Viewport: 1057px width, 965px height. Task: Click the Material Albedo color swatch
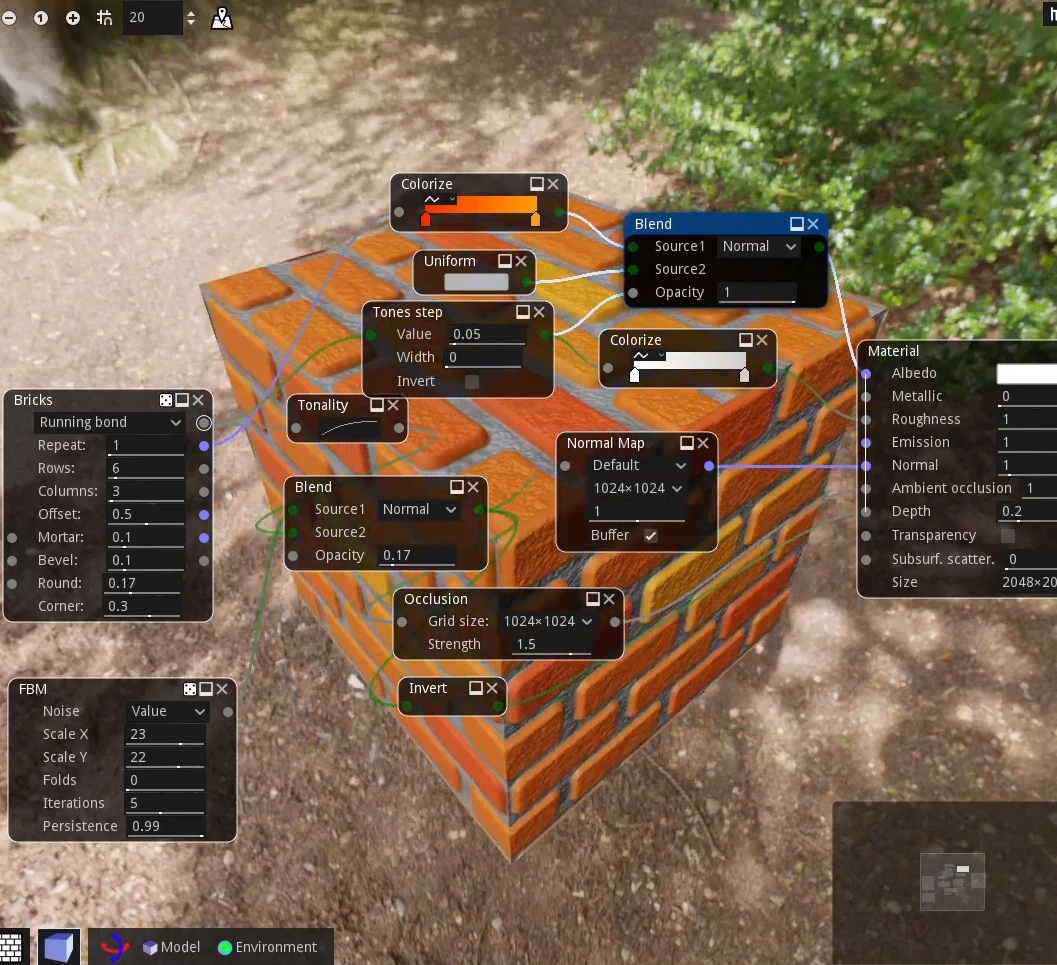[x=1026, y=373]
